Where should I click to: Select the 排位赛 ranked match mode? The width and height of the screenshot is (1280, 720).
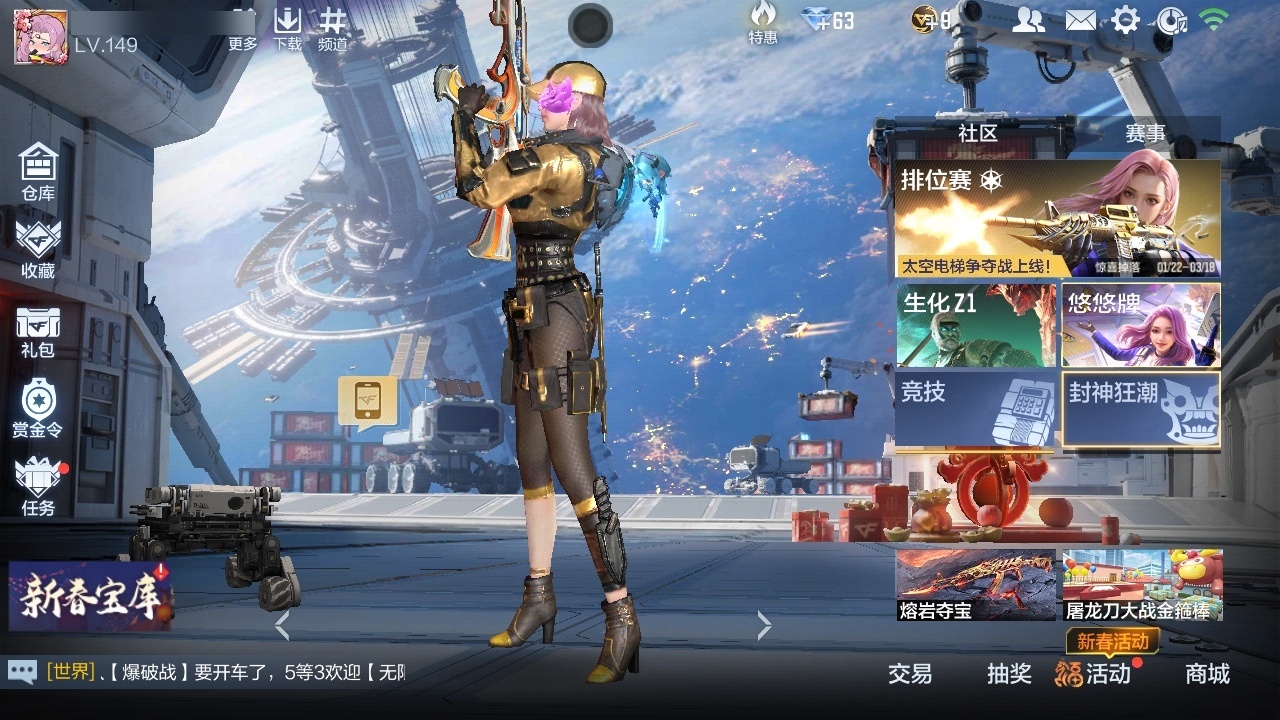click(1057, 219)
